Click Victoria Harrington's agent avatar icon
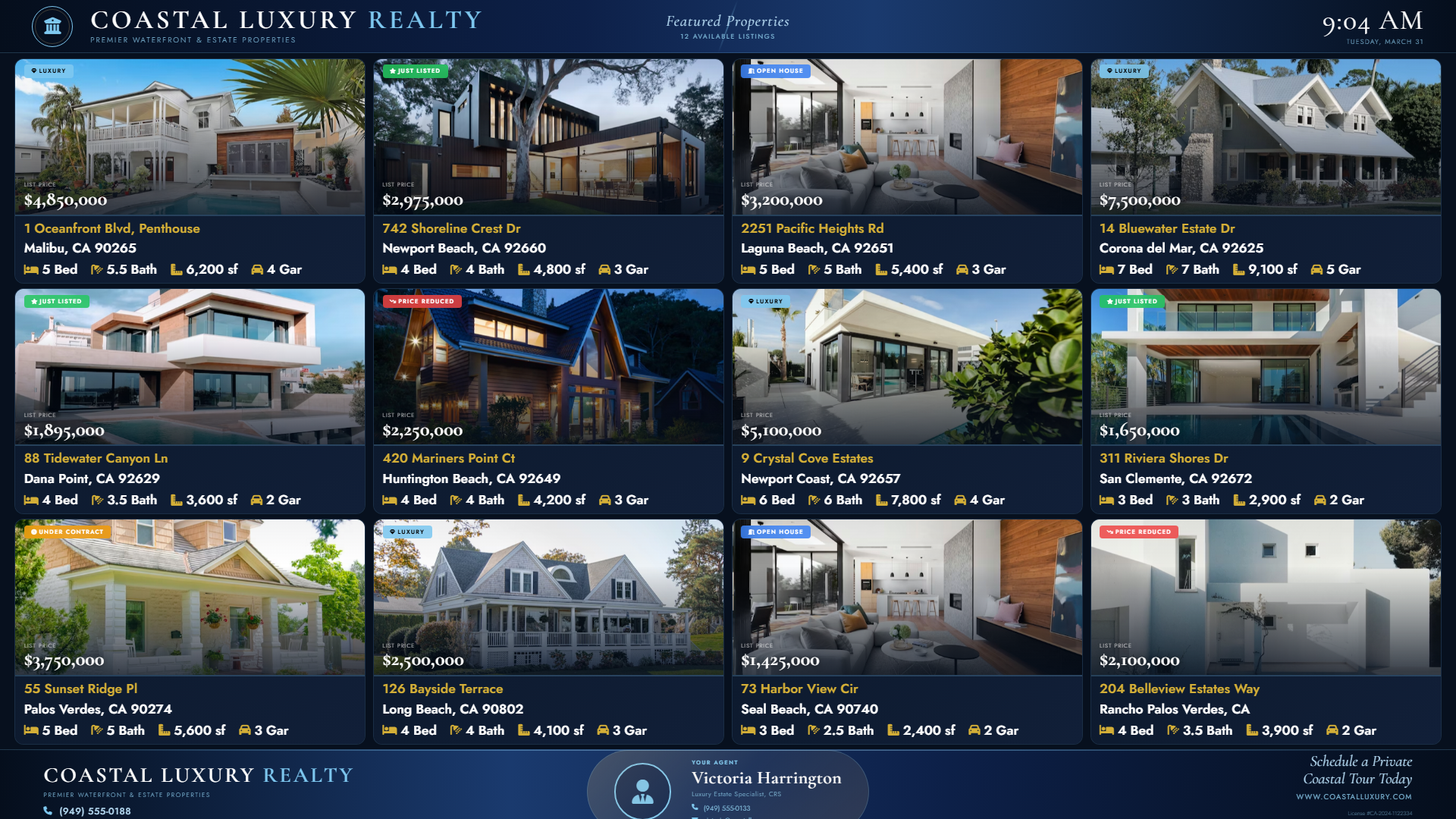The height and width of the screenshot is (819, 1456). coord(643,791)
